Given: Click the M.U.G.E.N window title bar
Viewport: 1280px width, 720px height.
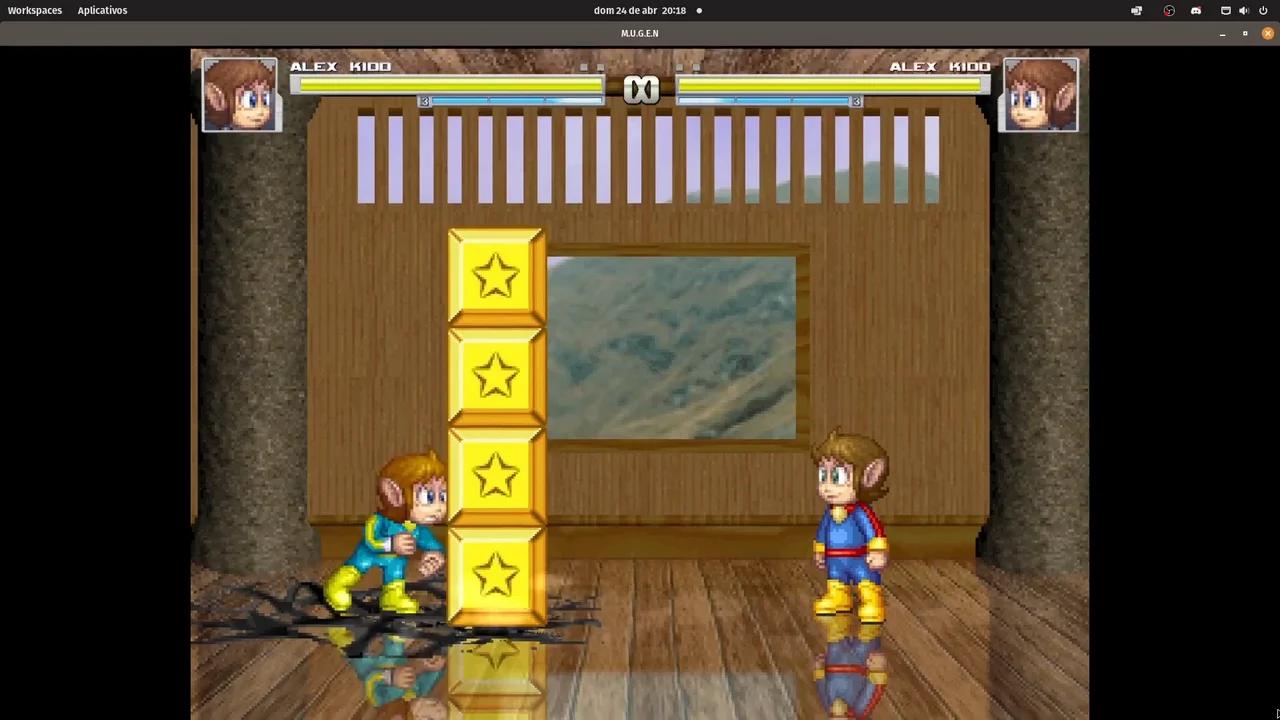Looking at the screenshot, I should pyautogui.click(x=639, y=33).
